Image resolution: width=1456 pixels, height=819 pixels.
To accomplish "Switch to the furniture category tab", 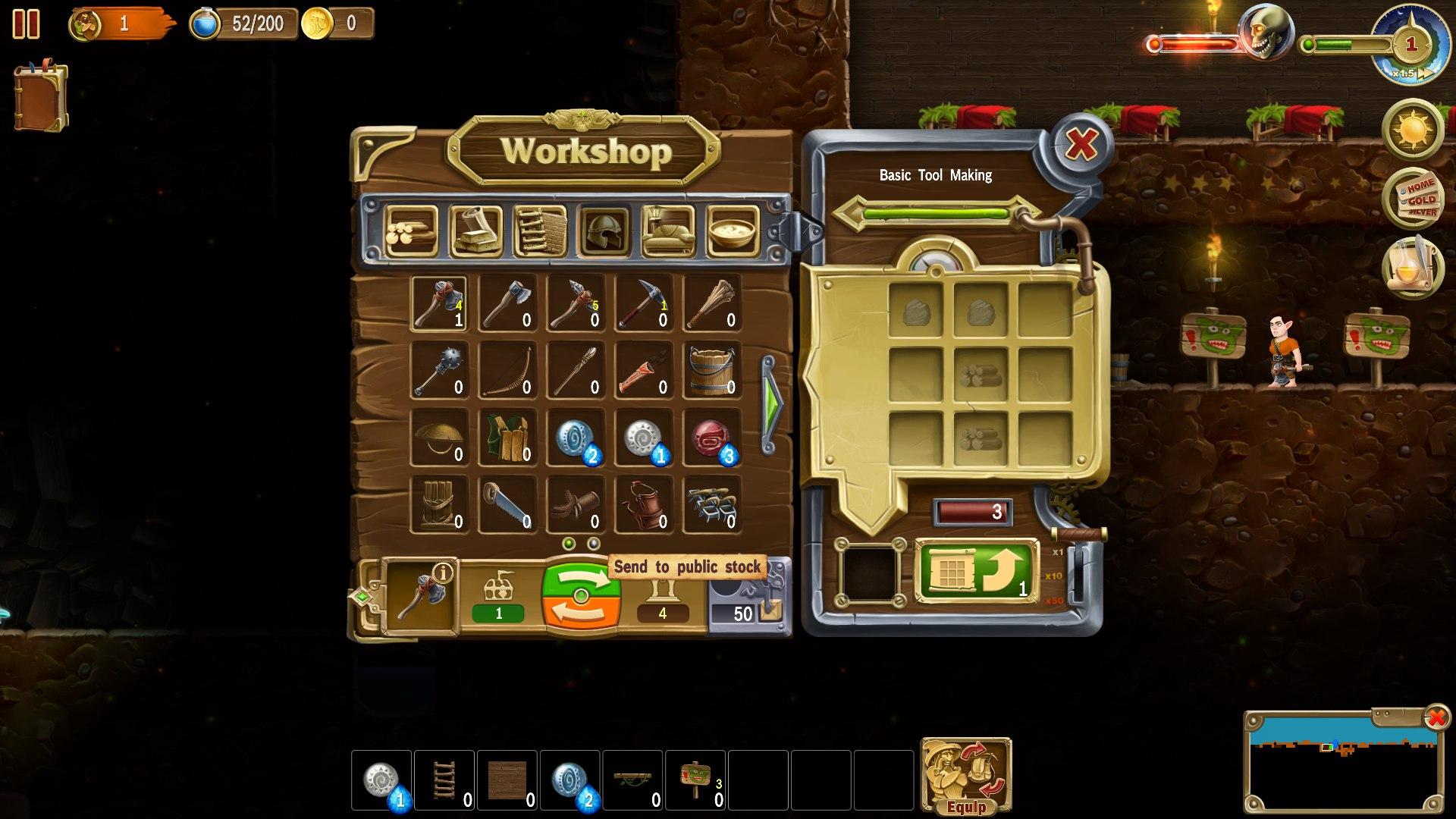I will click(667, 231).
